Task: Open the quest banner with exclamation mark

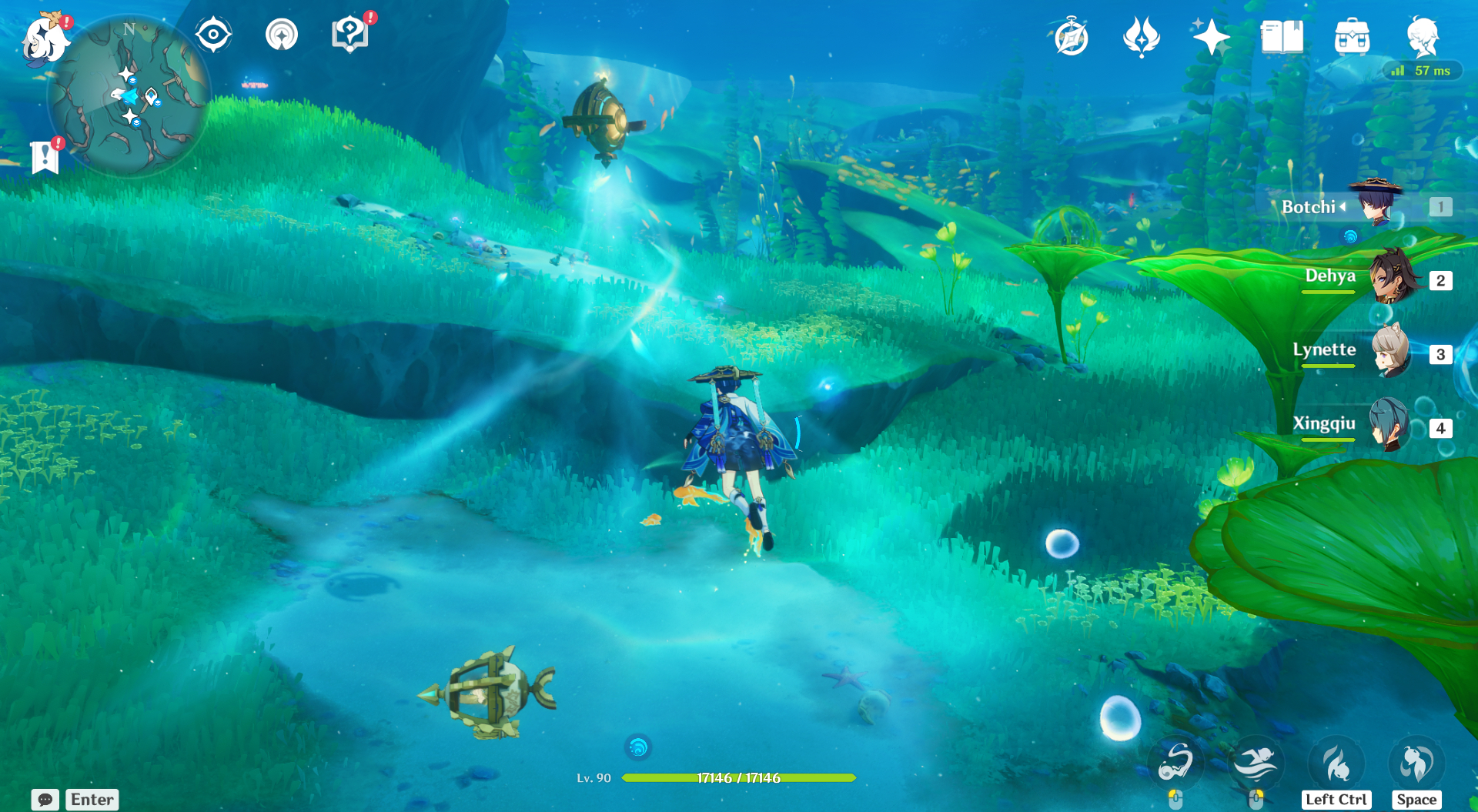Action: click(45, 157)
